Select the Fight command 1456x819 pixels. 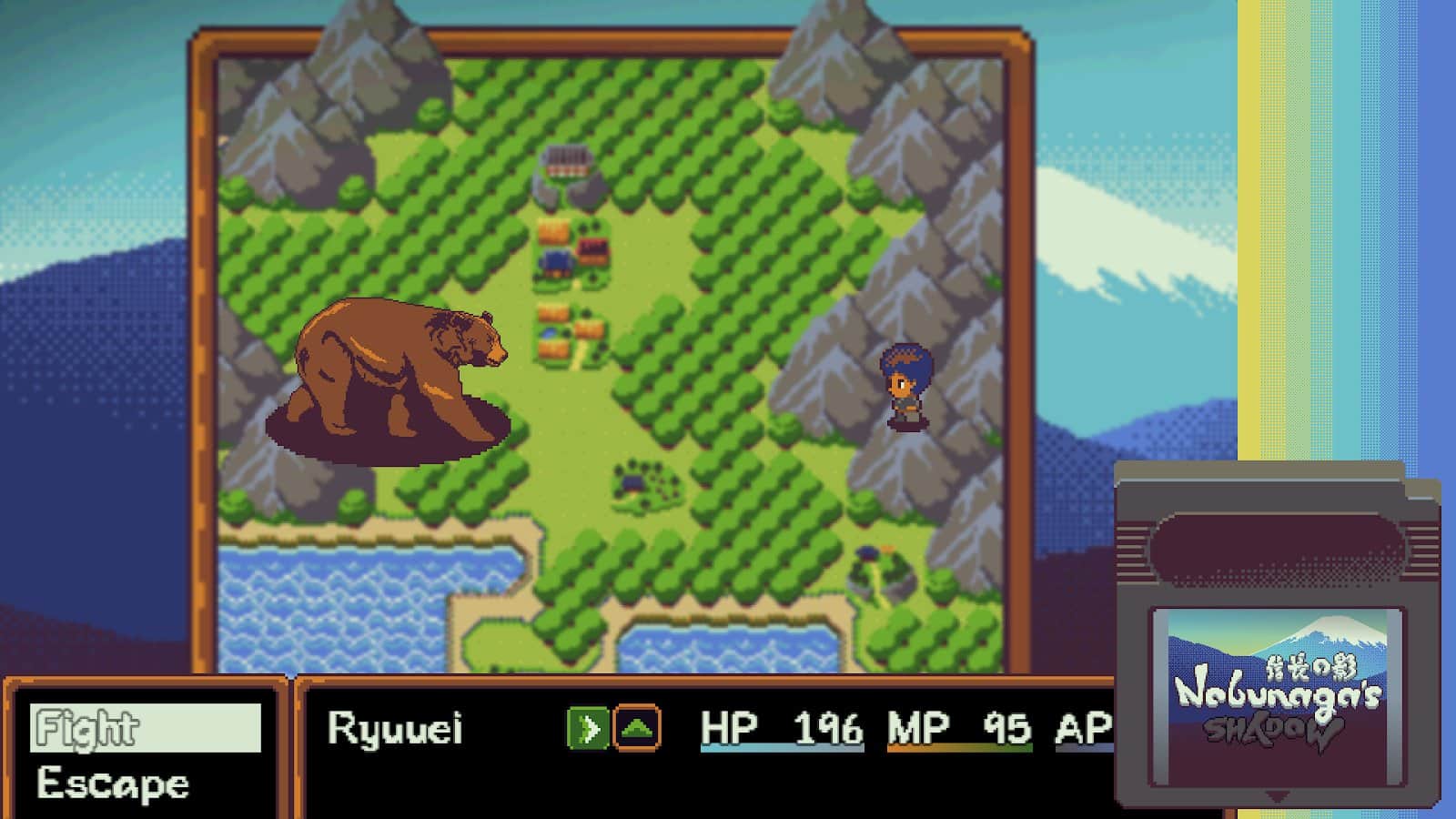point(145,728)
